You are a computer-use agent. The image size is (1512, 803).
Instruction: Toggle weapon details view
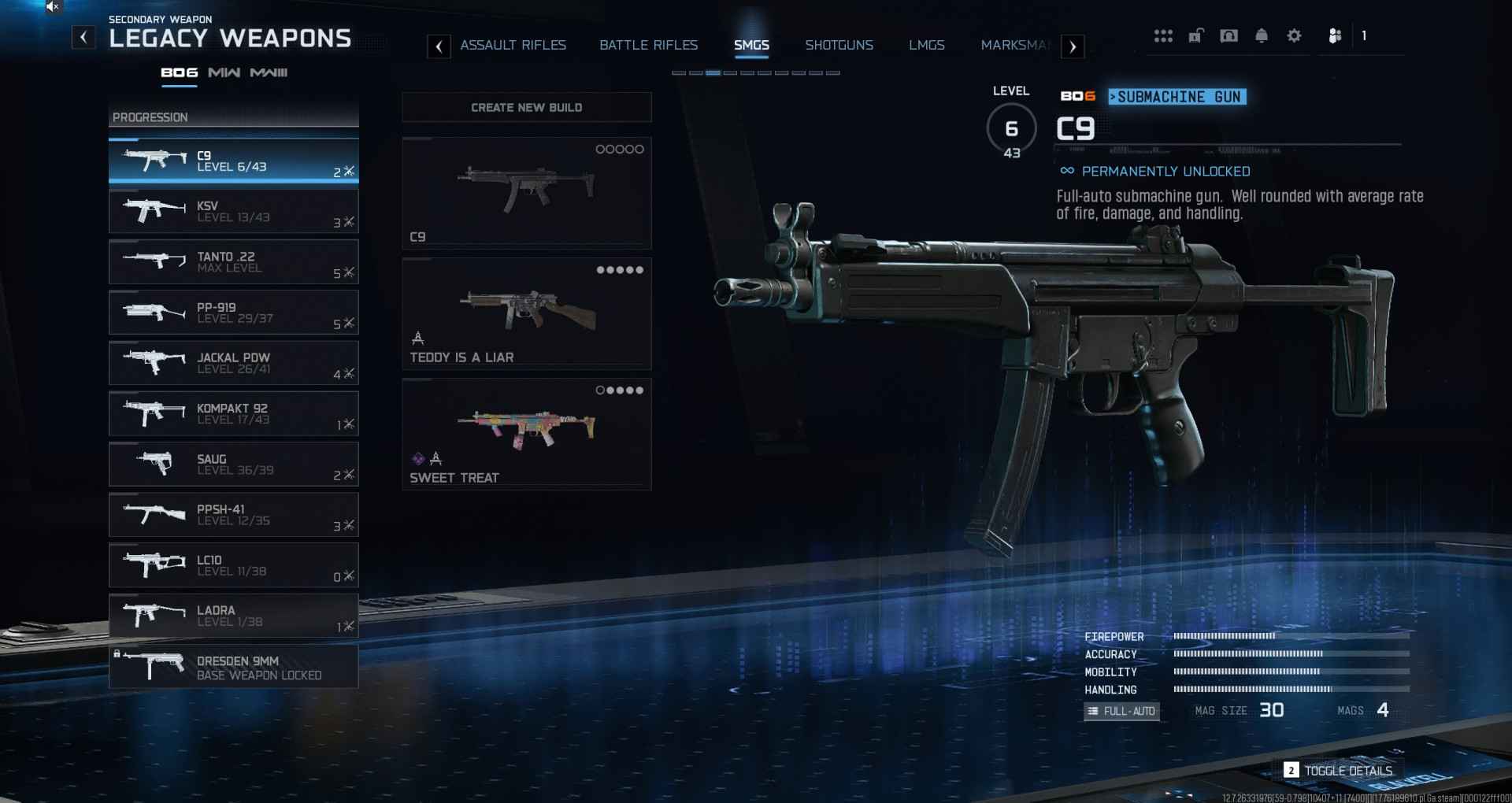tap(1339, 771)
